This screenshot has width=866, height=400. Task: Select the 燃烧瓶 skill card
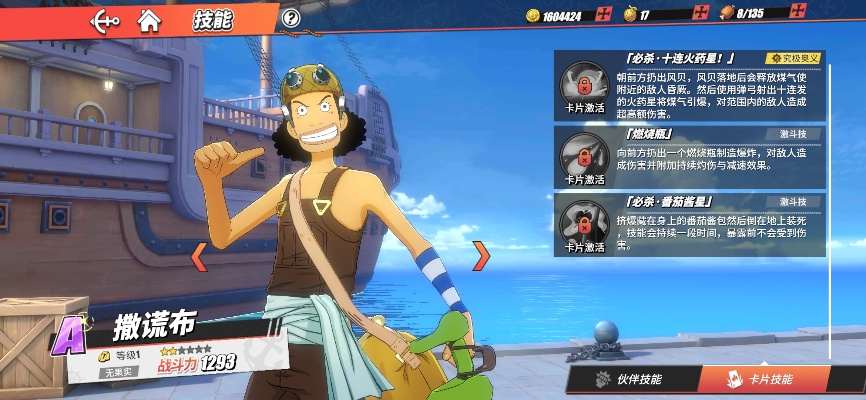[x=690, y=156]
